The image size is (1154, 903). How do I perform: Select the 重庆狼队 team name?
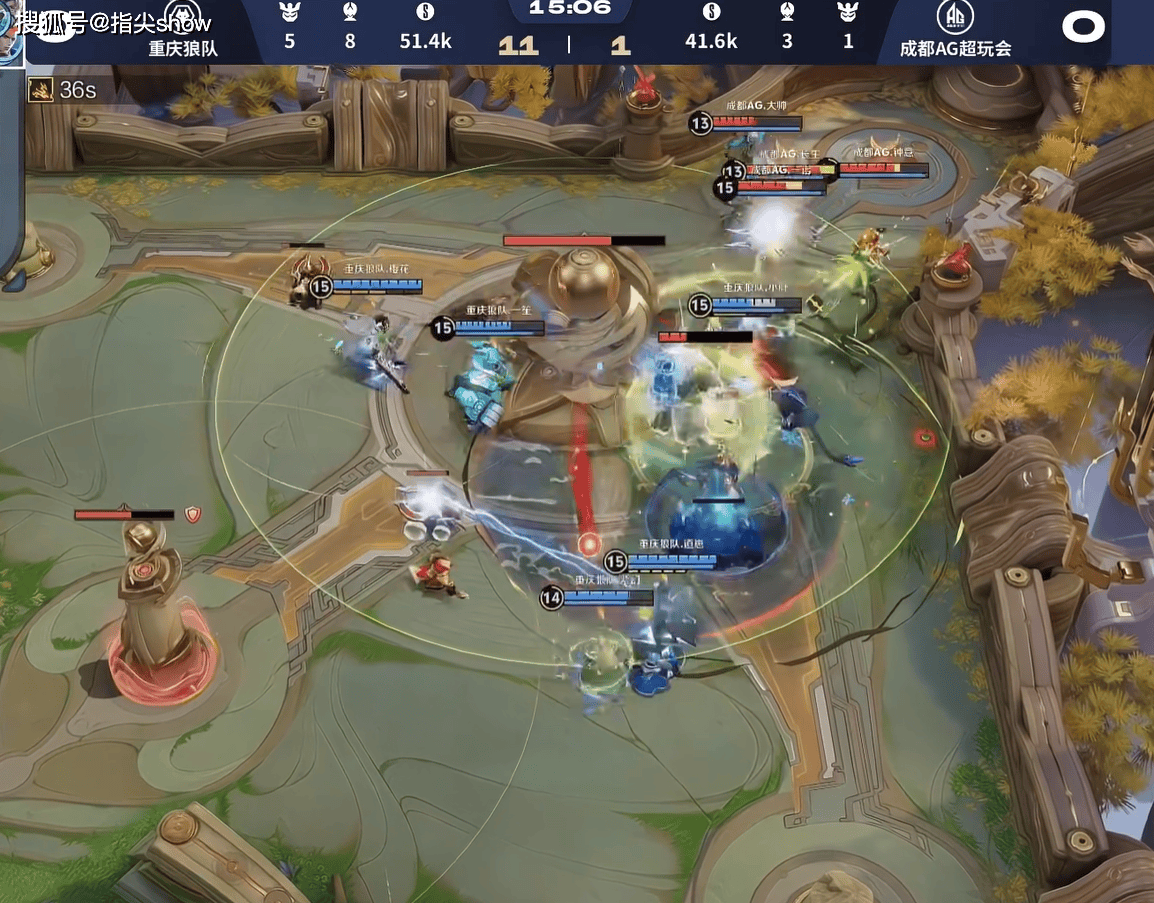[183, 48]
